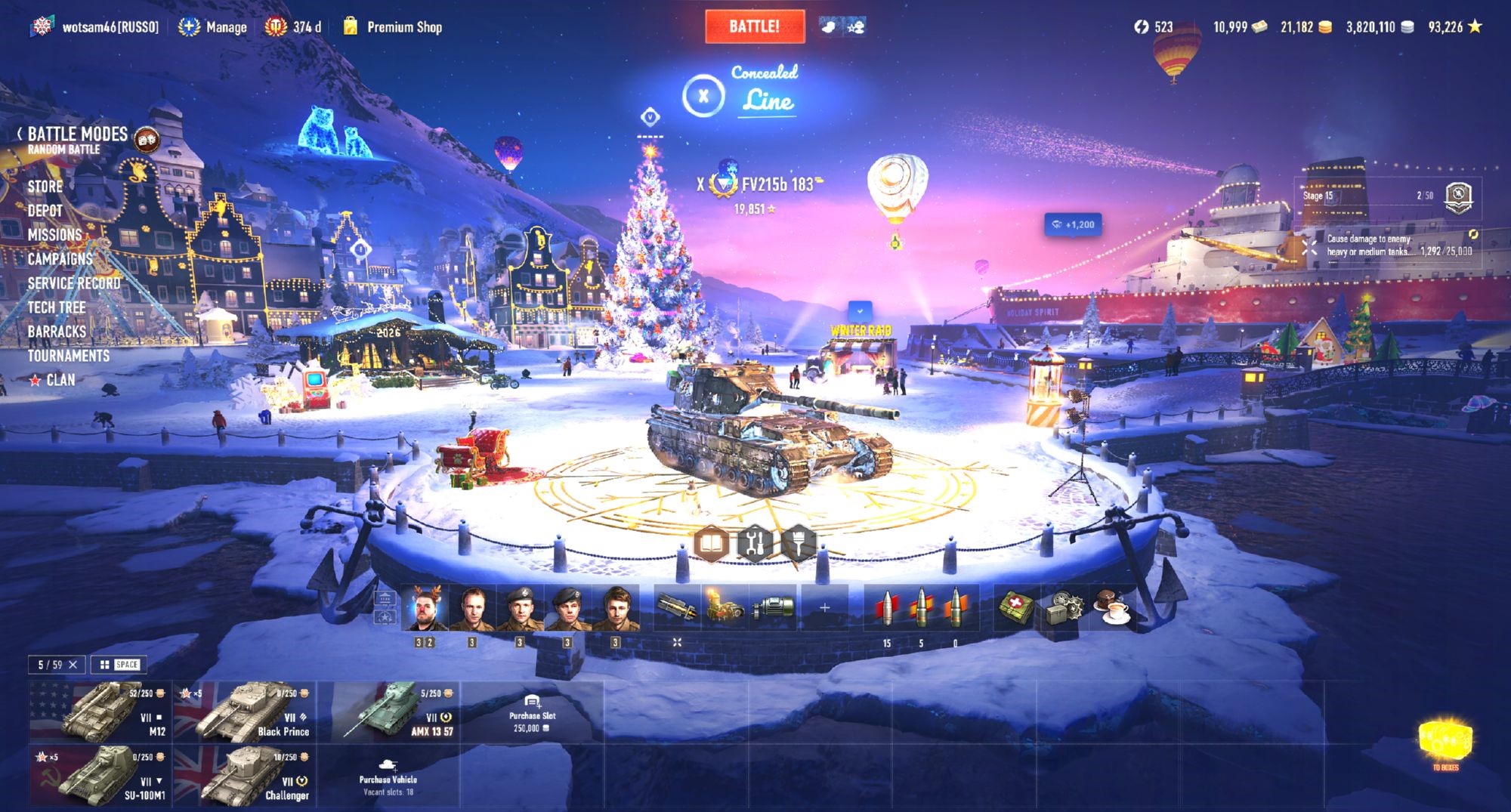Open the wrench-and-screwdriver vehicle maintenance icon
The image size is (1511, 812).
[x=755, y=542]
